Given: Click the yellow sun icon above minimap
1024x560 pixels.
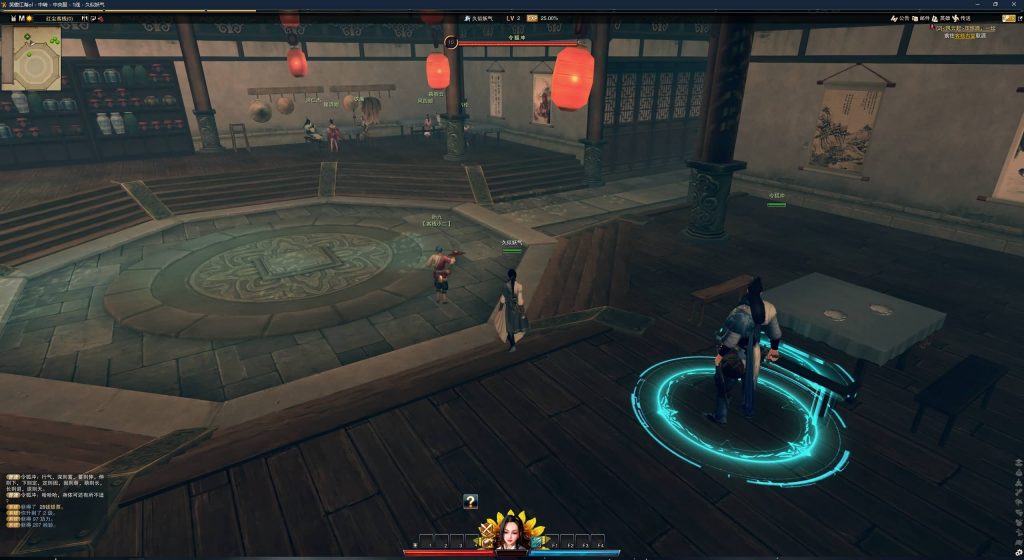Looking at the screenshot, I should (x=30, y=18).
